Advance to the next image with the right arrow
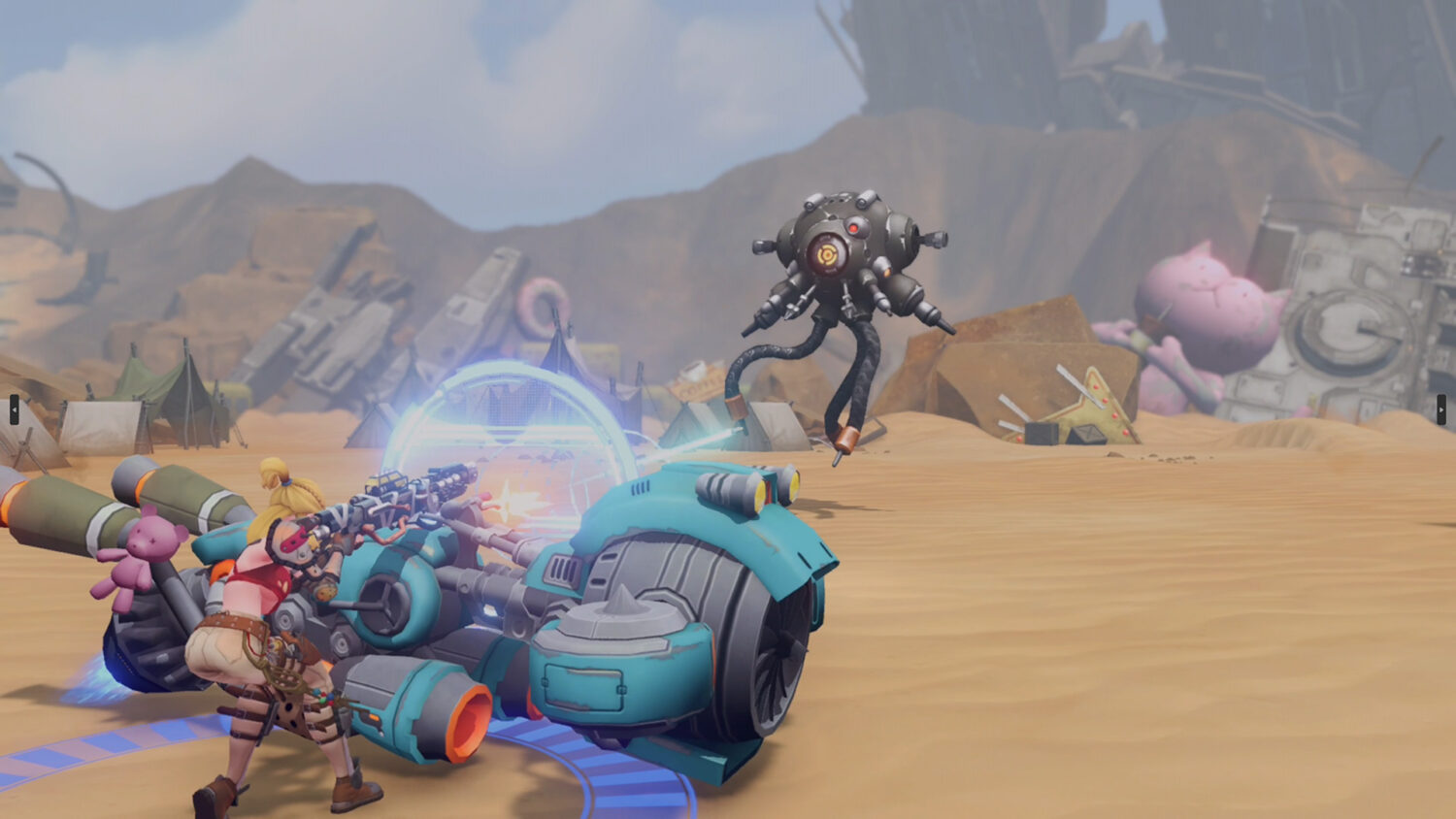This screenshot has width=1456, height=819. 1441,409
